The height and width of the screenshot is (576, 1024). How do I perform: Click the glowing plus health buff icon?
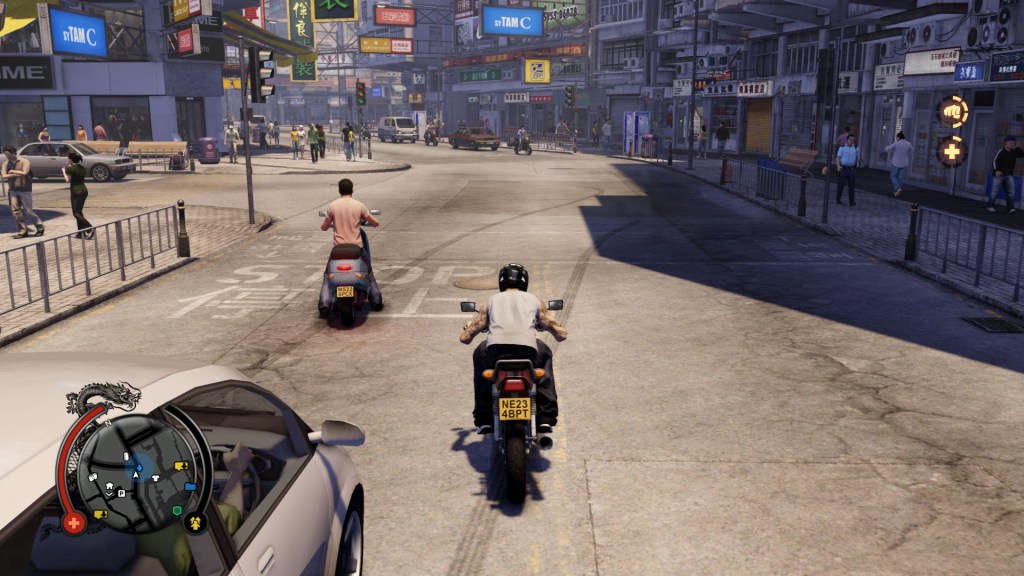click(x=951, y=151)
